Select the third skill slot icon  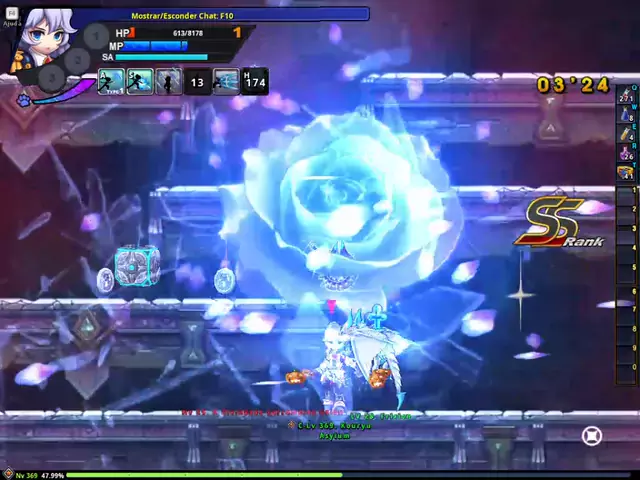point(168,81)
